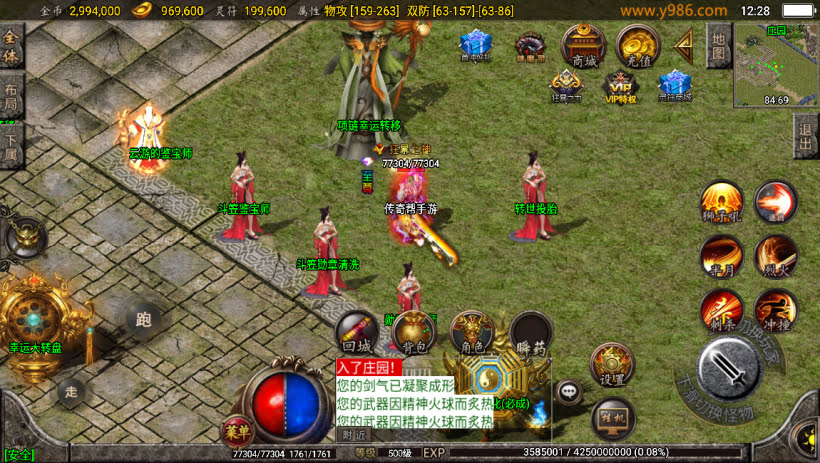The width and height of the screenshot is (820, 463).
Task: Open the 菜单 menu button
Action: click(236, 431)
